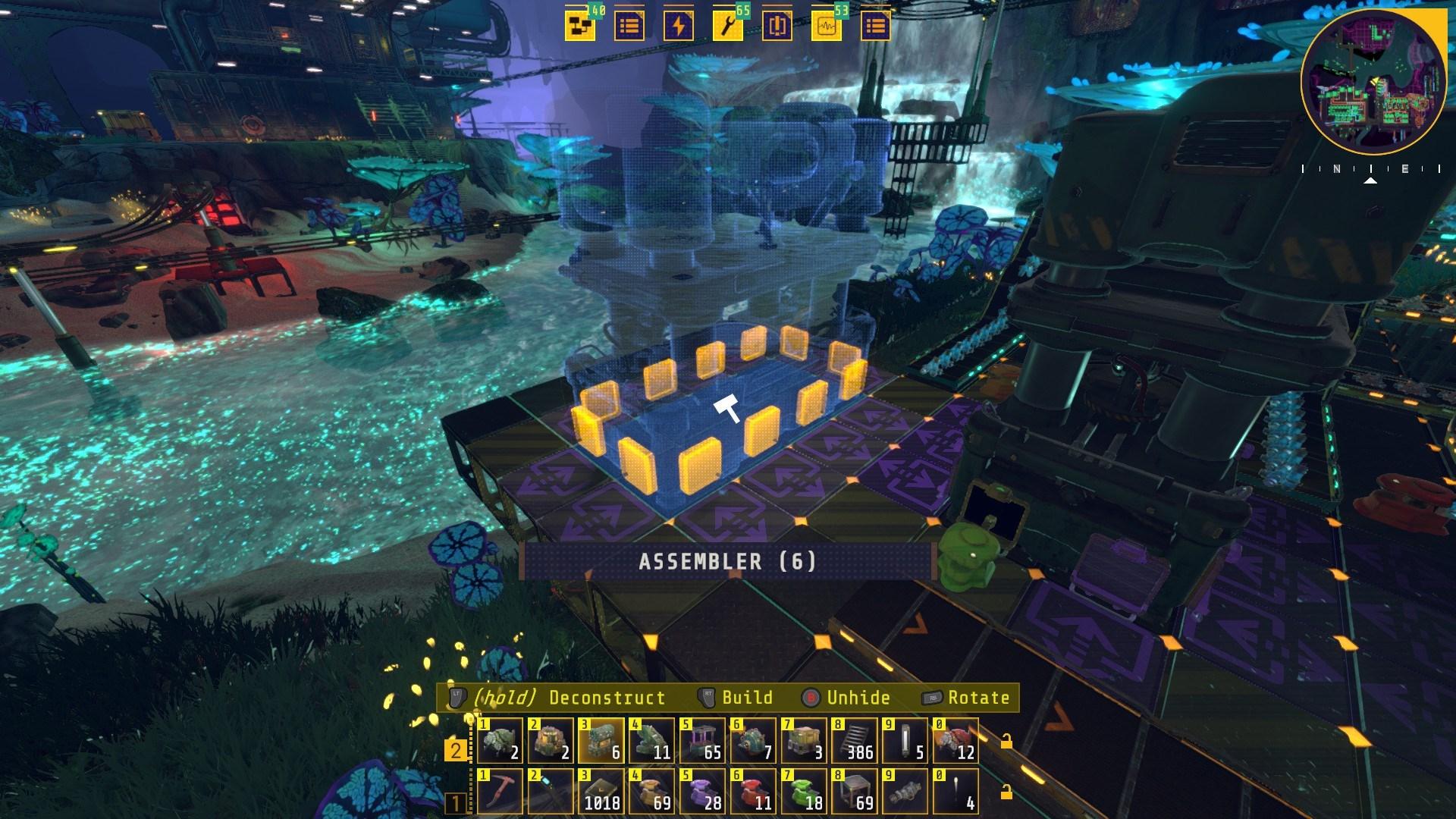The width and height of the screenshot is (1456, 819).
Task: Open the lightning bolt power panel
Action: point(678,27)
